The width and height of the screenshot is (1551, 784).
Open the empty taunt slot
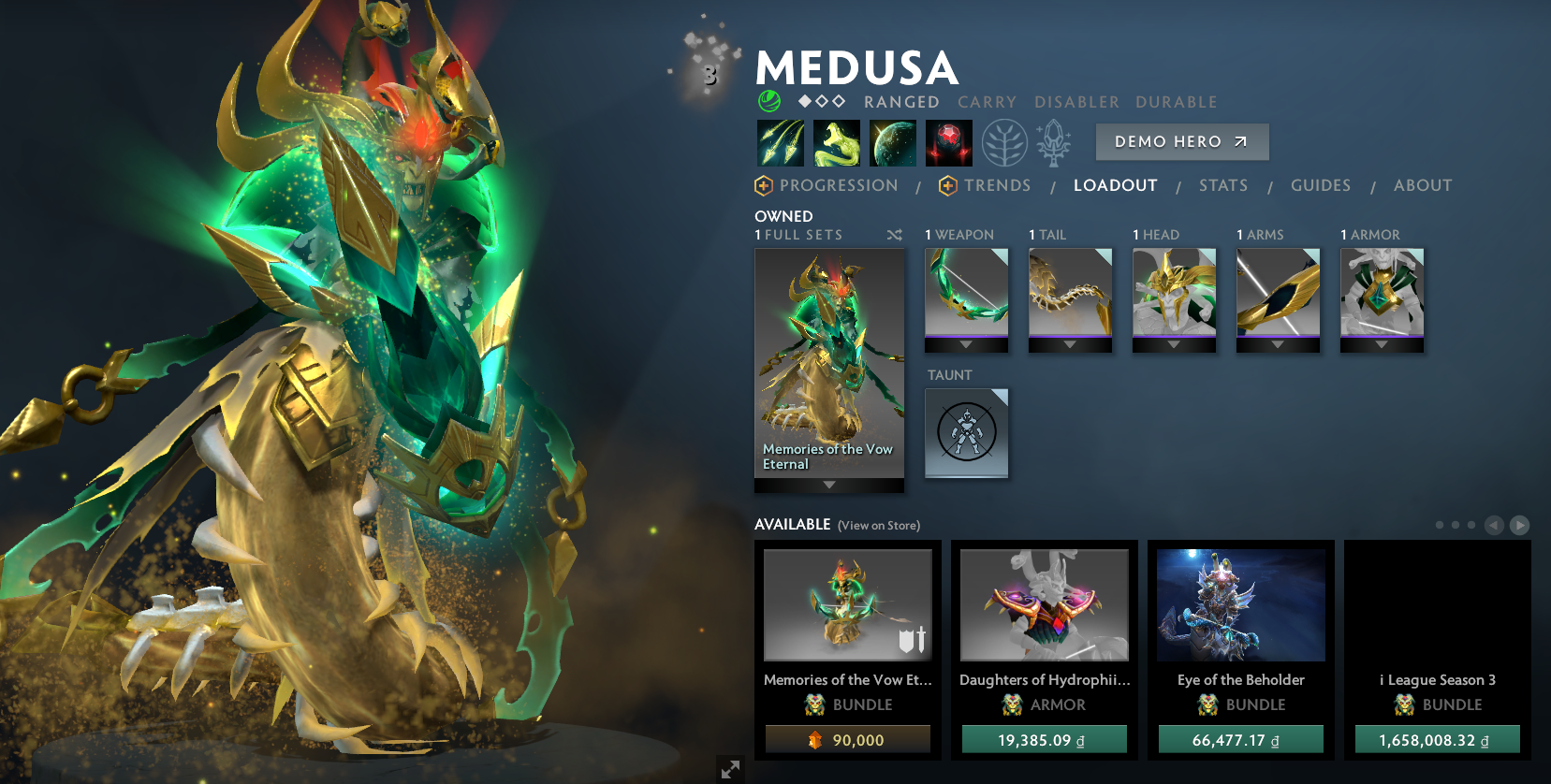pos(966,432)
